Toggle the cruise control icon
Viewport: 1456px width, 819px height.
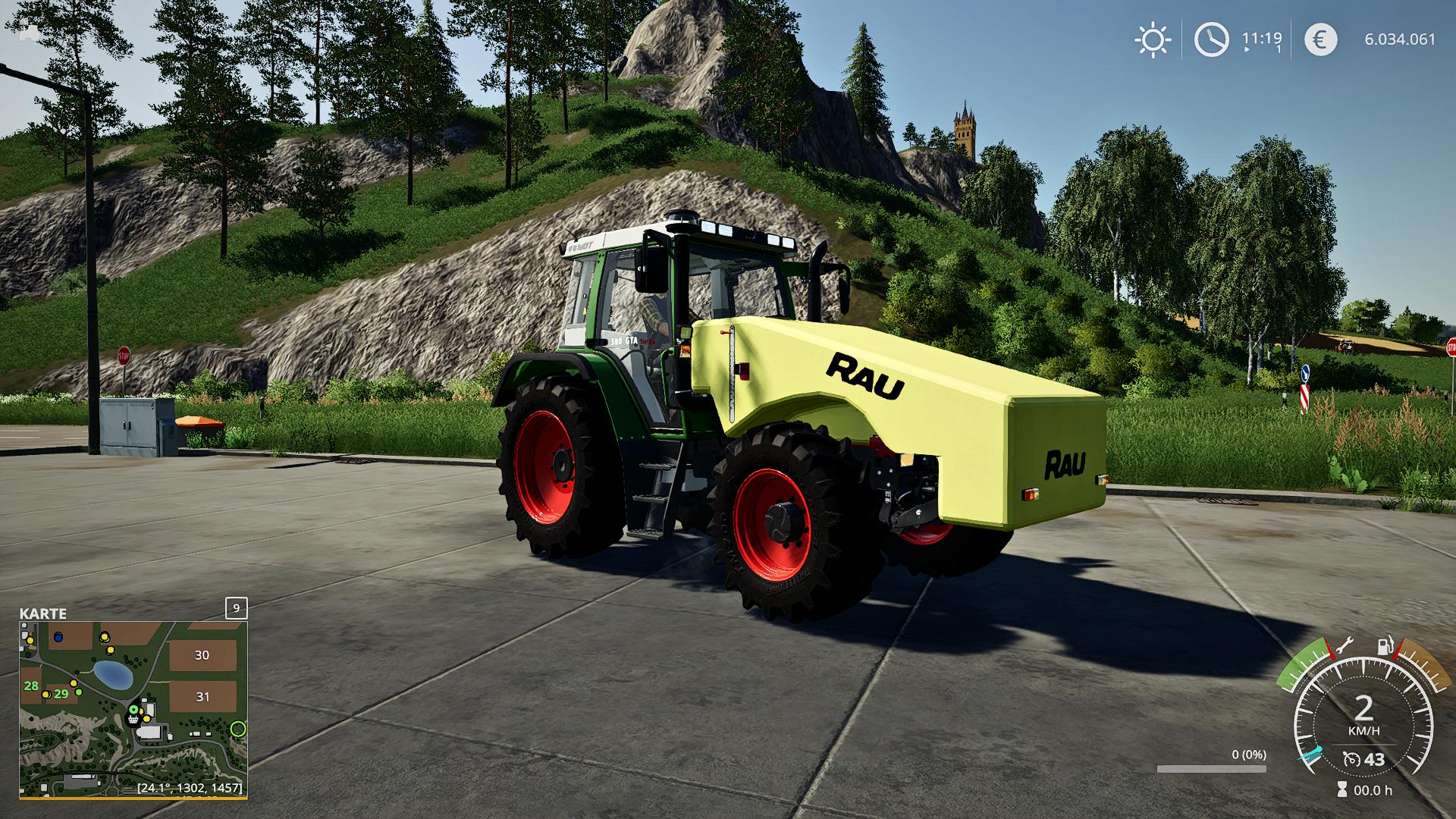pos(1351,759)
